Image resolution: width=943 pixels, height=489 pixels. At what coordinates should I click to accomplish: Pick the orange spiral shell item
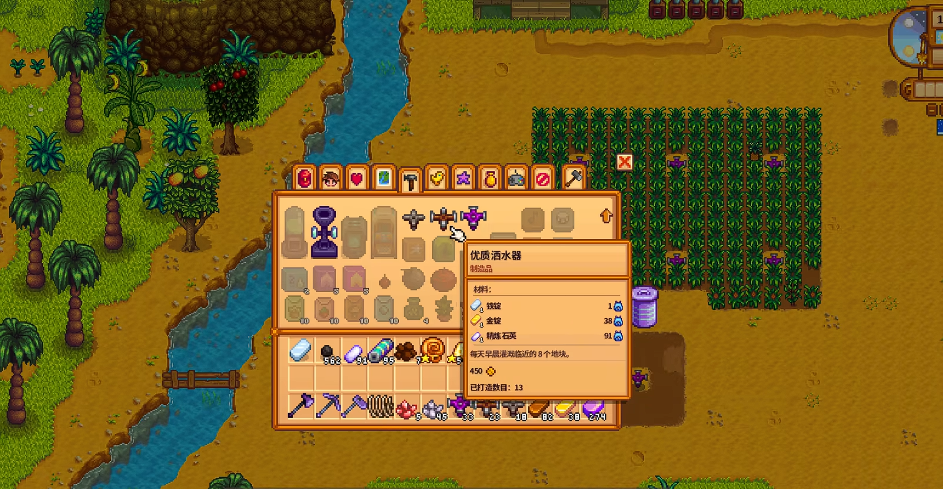click(433, 350)
